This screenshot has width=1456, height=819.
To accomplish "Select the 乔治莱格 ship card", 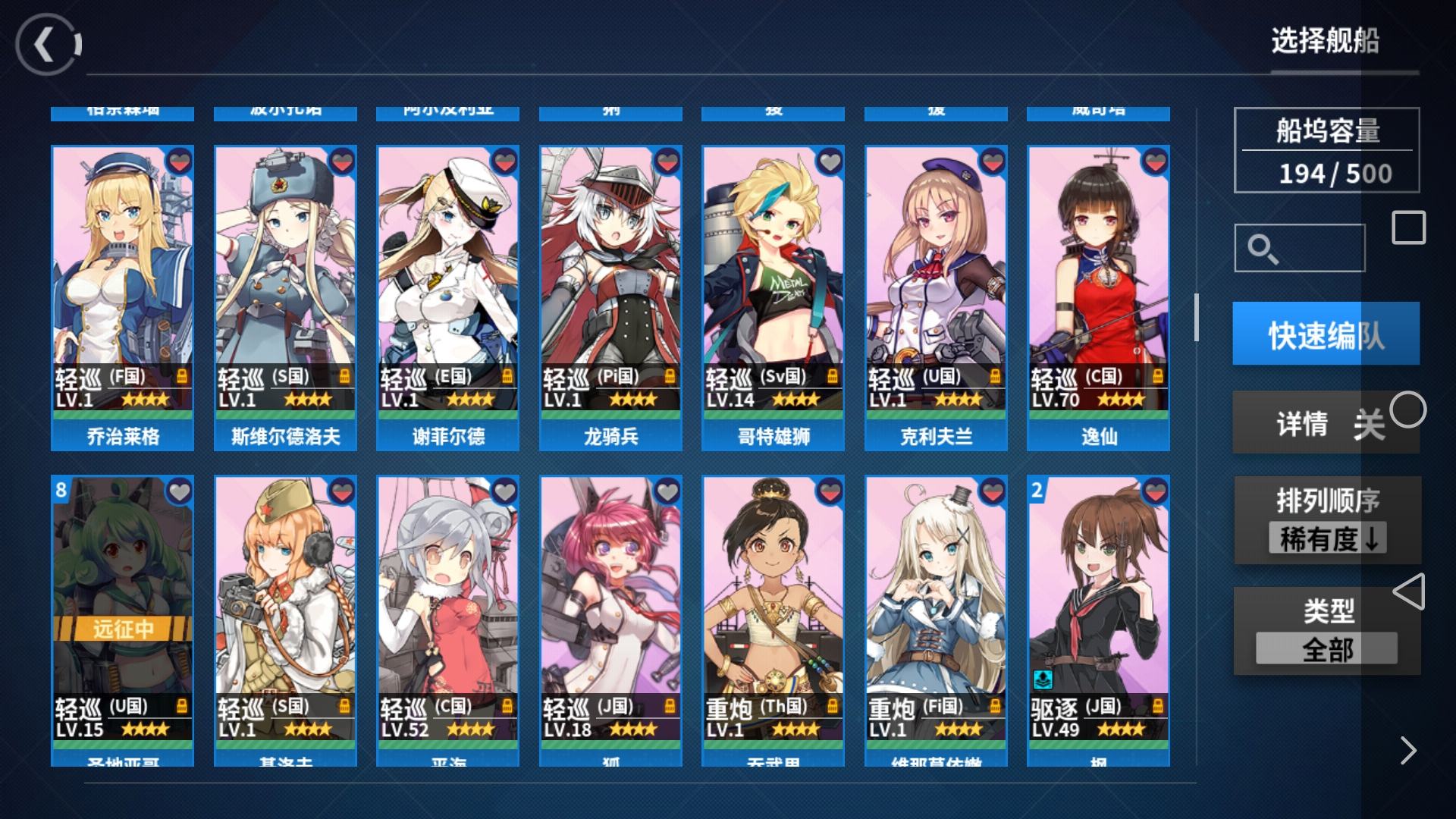I will pos(122,297).
